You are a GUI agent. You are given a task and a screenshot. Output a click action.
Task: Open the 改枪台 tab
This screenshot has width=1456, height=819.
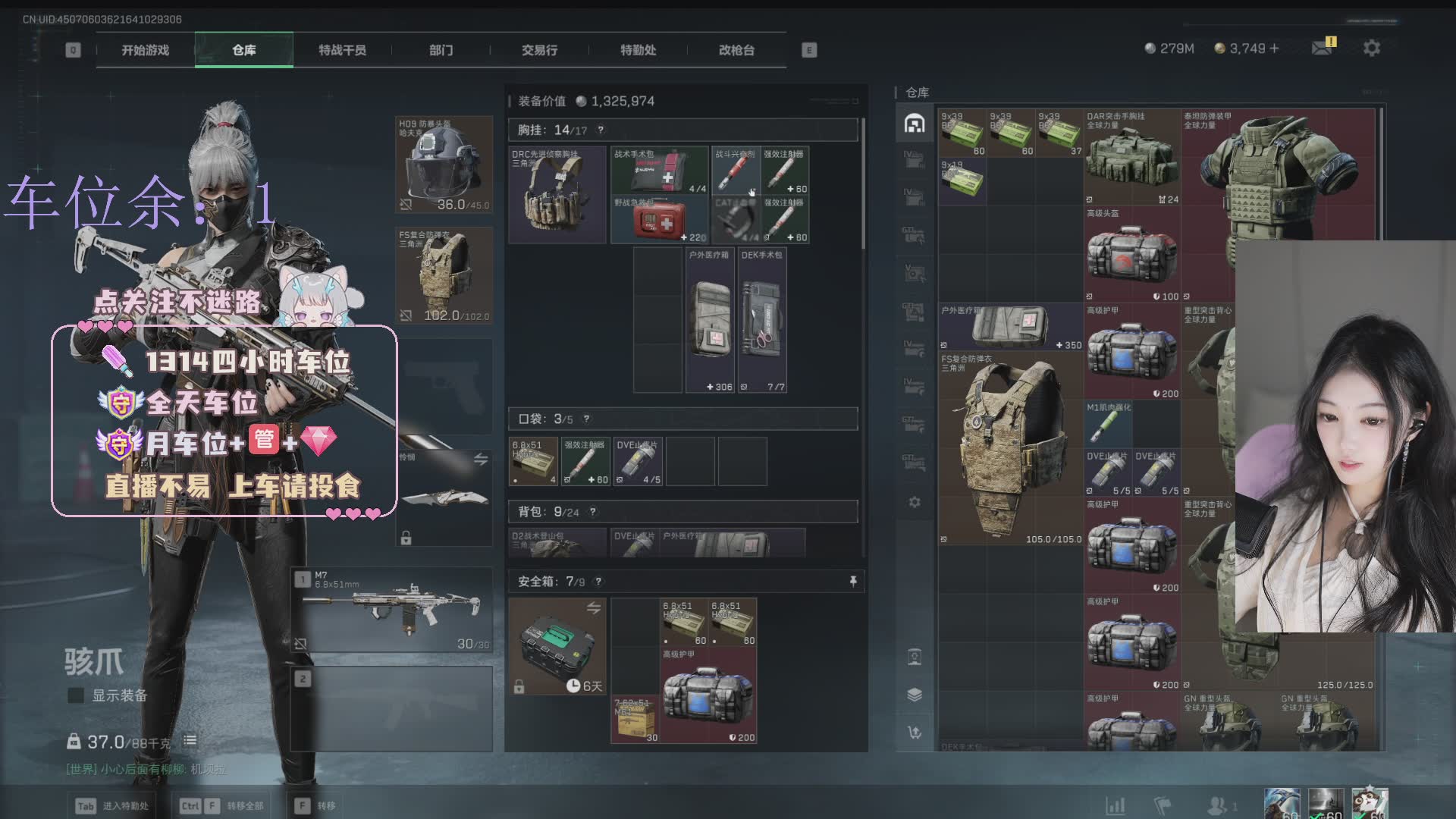tap(736, 50)
